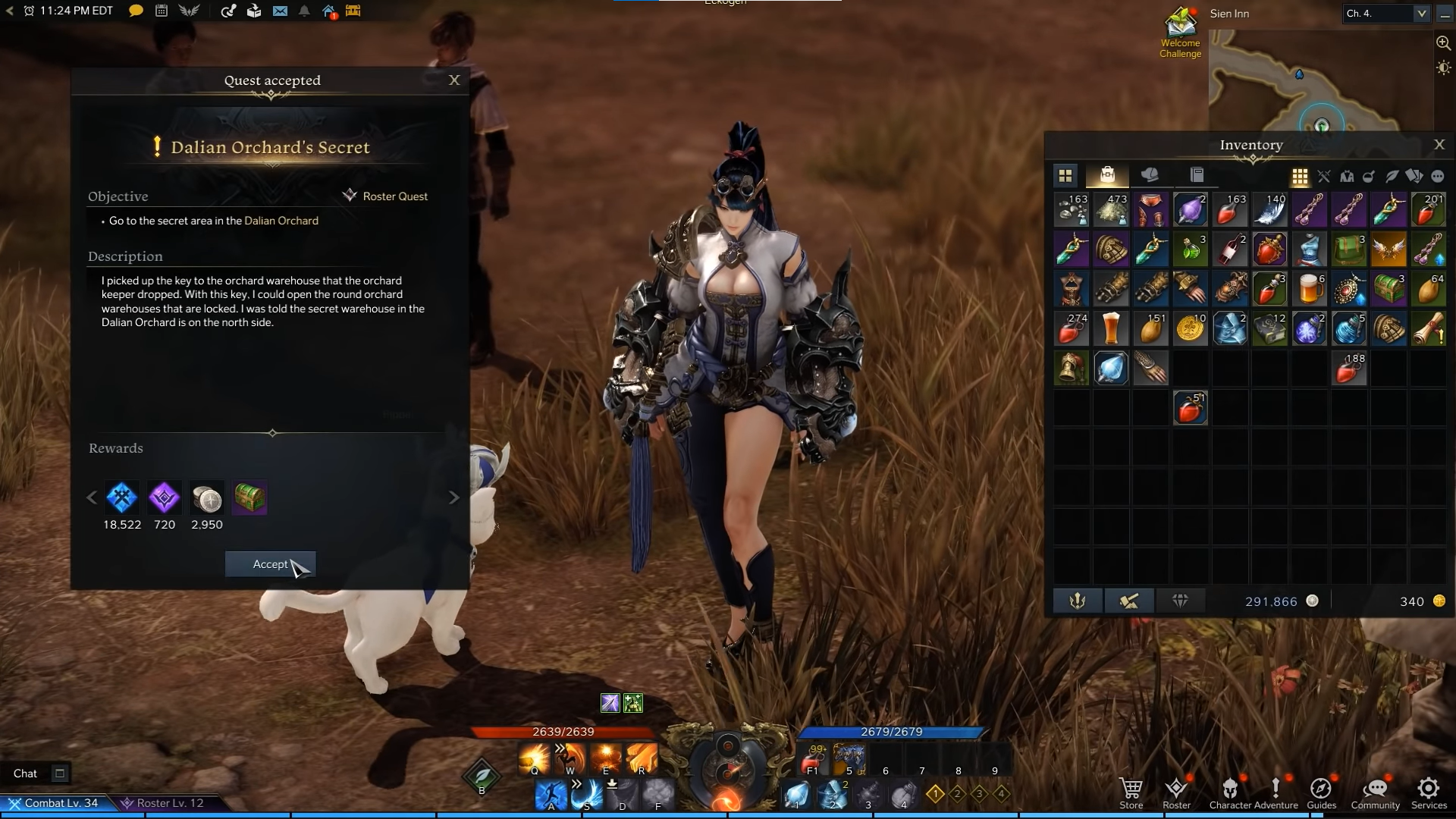Show next quest rewards with right arrow
Screen dimensions: 1456x819
(454, 497)
